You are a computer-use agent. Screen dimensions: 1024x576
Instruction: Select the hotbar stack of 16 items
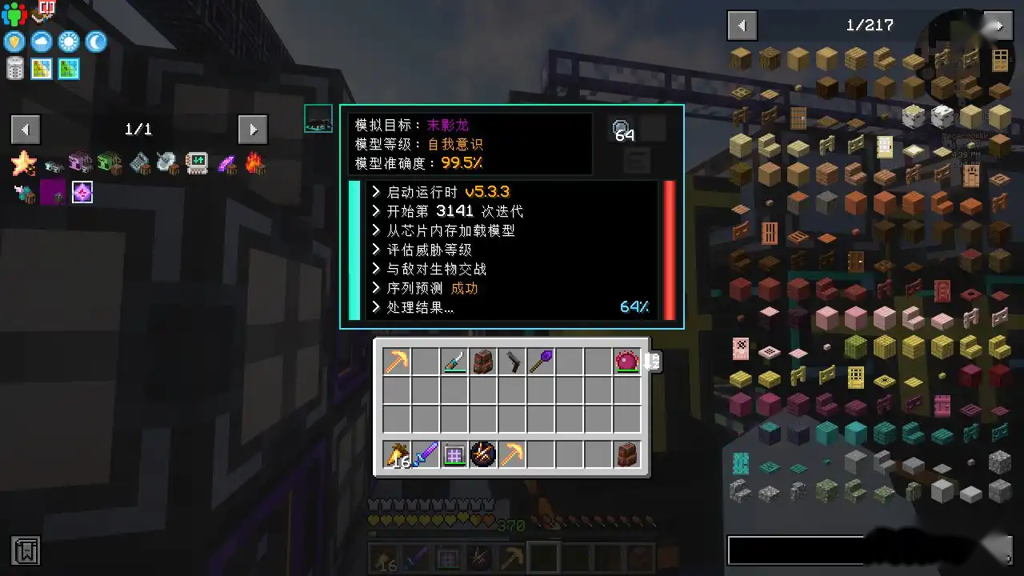click(397, 454)
